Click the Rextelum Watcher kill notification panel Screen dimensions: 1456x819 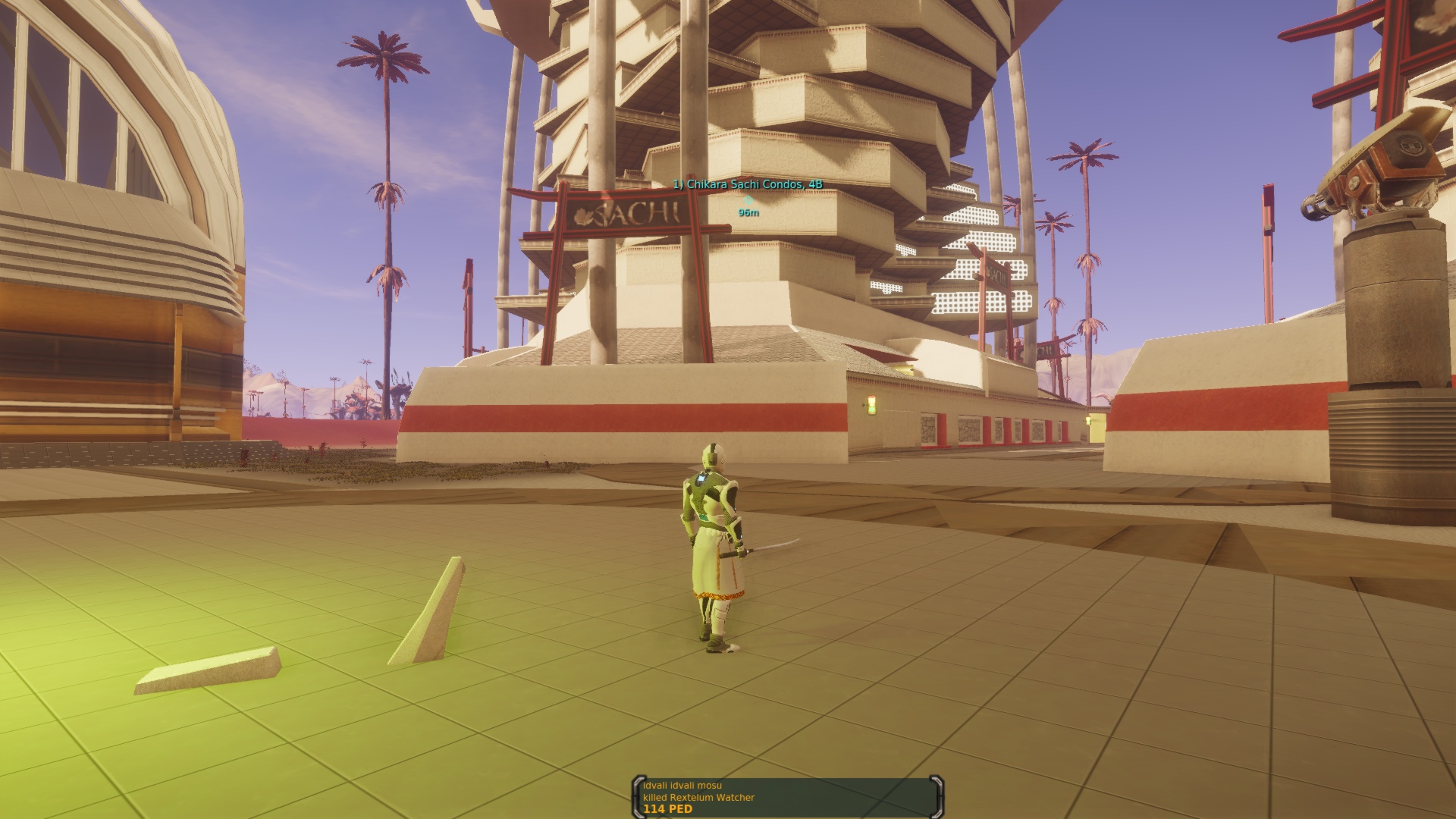(x=787, y=797)
